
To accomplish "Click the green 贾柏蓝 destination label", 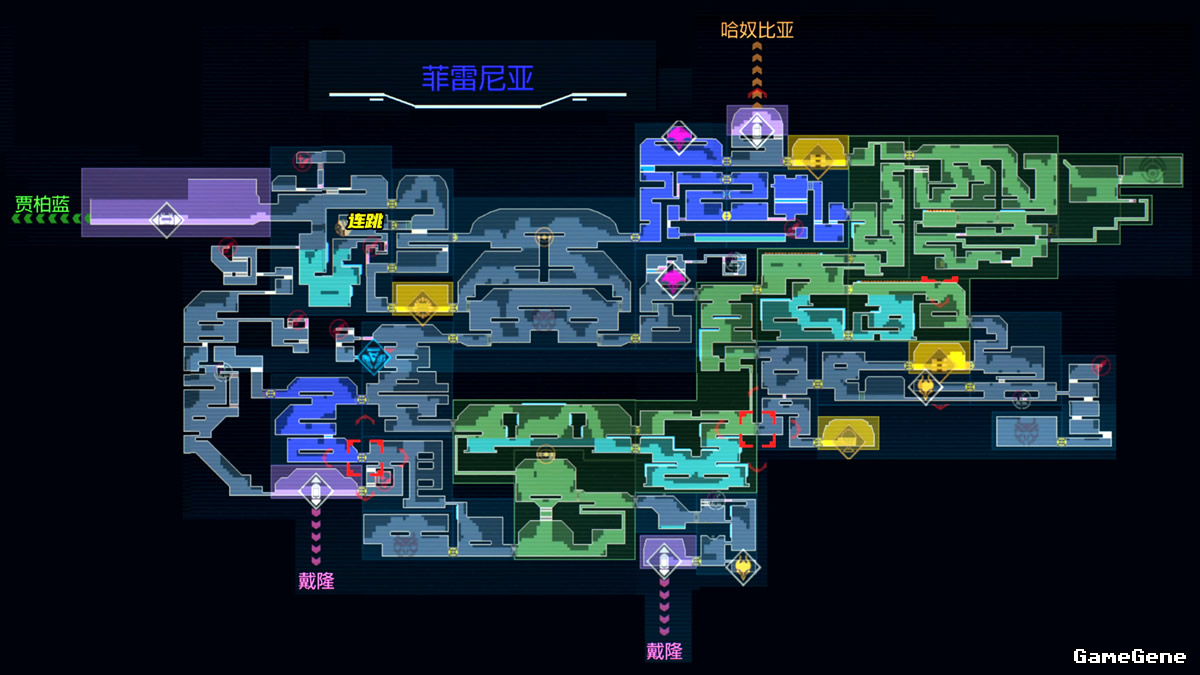I will (x=42, y=205).
